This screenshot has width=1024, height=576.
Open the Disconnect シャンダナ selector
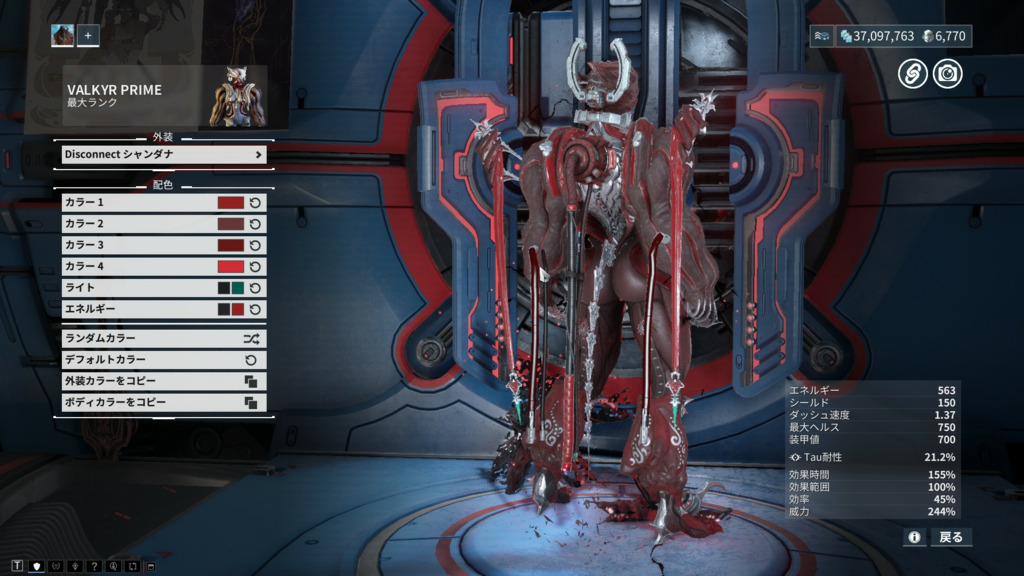(x=164, y=155)
